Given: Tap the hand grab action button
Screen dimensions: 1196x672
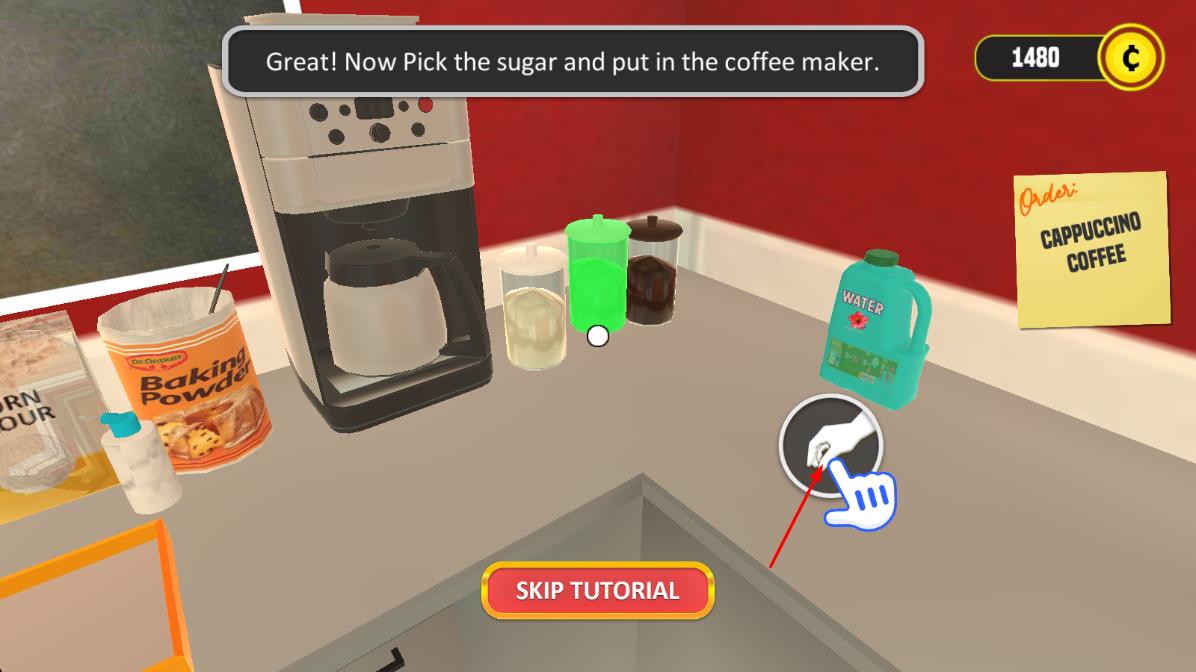Looking at the screenshot, I should (829, 445).
